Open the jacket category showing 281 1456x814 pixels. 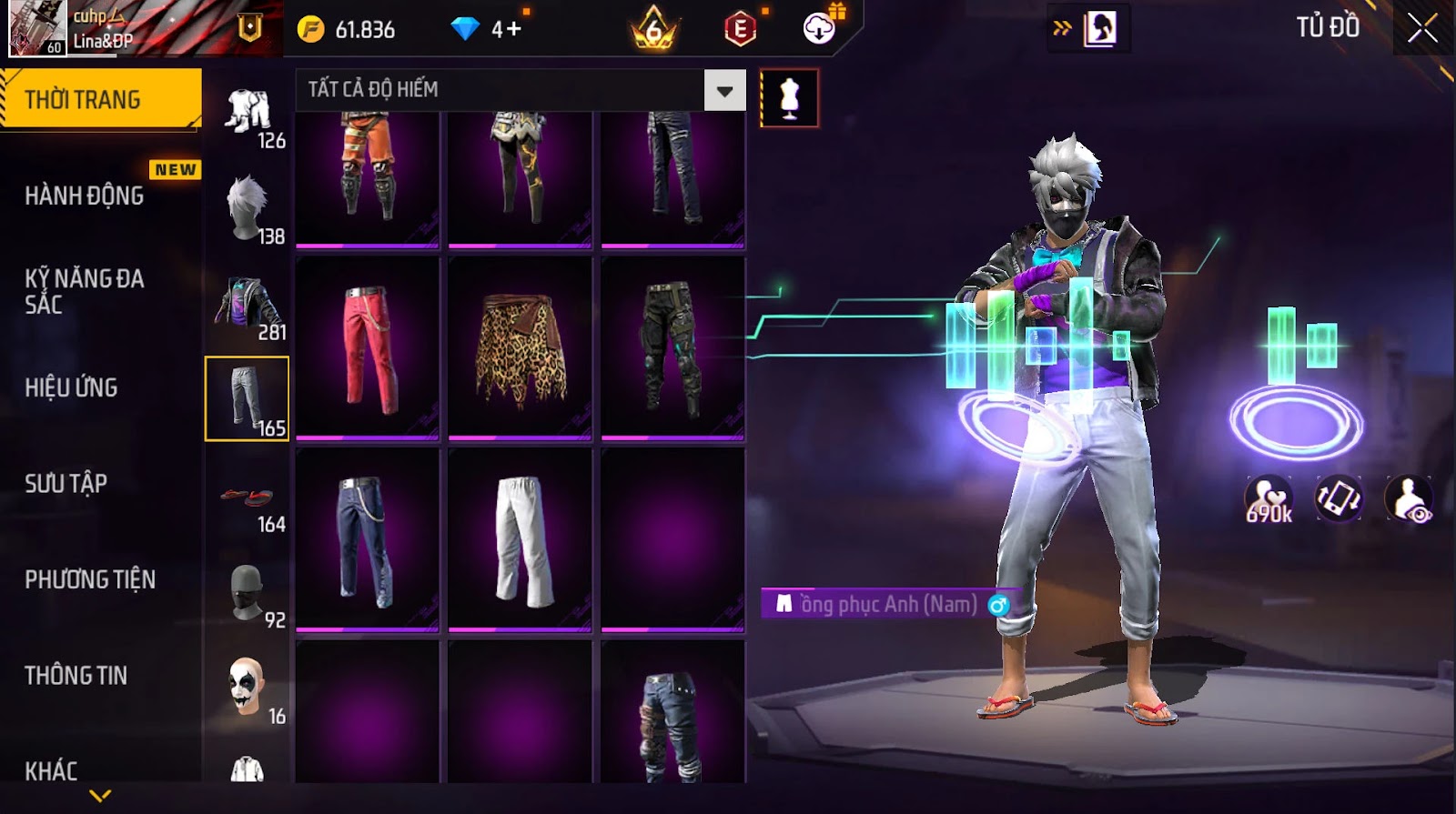click(x=248, y=305)
